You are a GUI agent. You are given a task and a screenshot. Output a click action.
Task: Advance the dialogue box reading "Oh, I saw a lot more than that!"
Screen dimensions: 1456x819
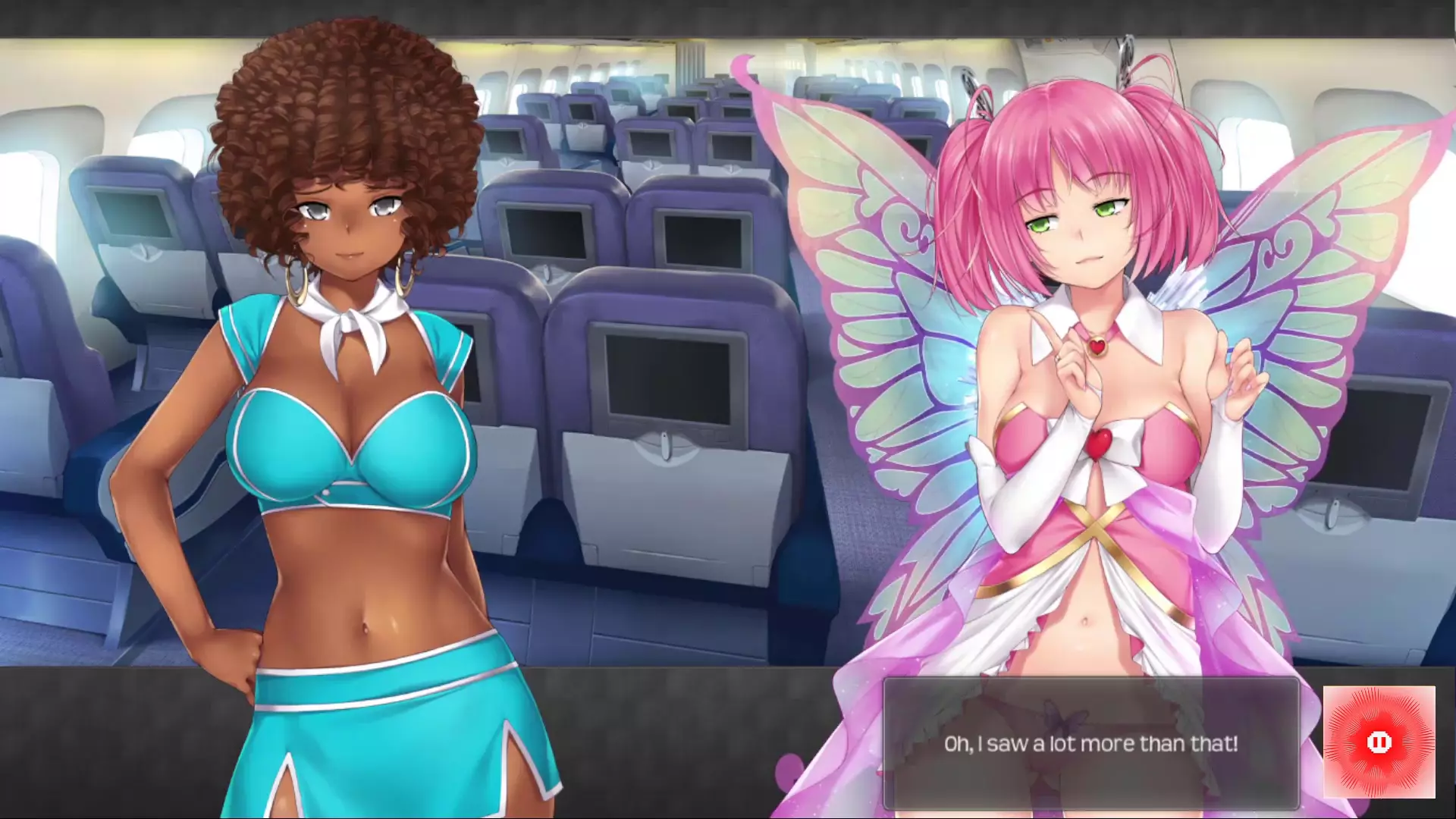(x=1090, y=743)
